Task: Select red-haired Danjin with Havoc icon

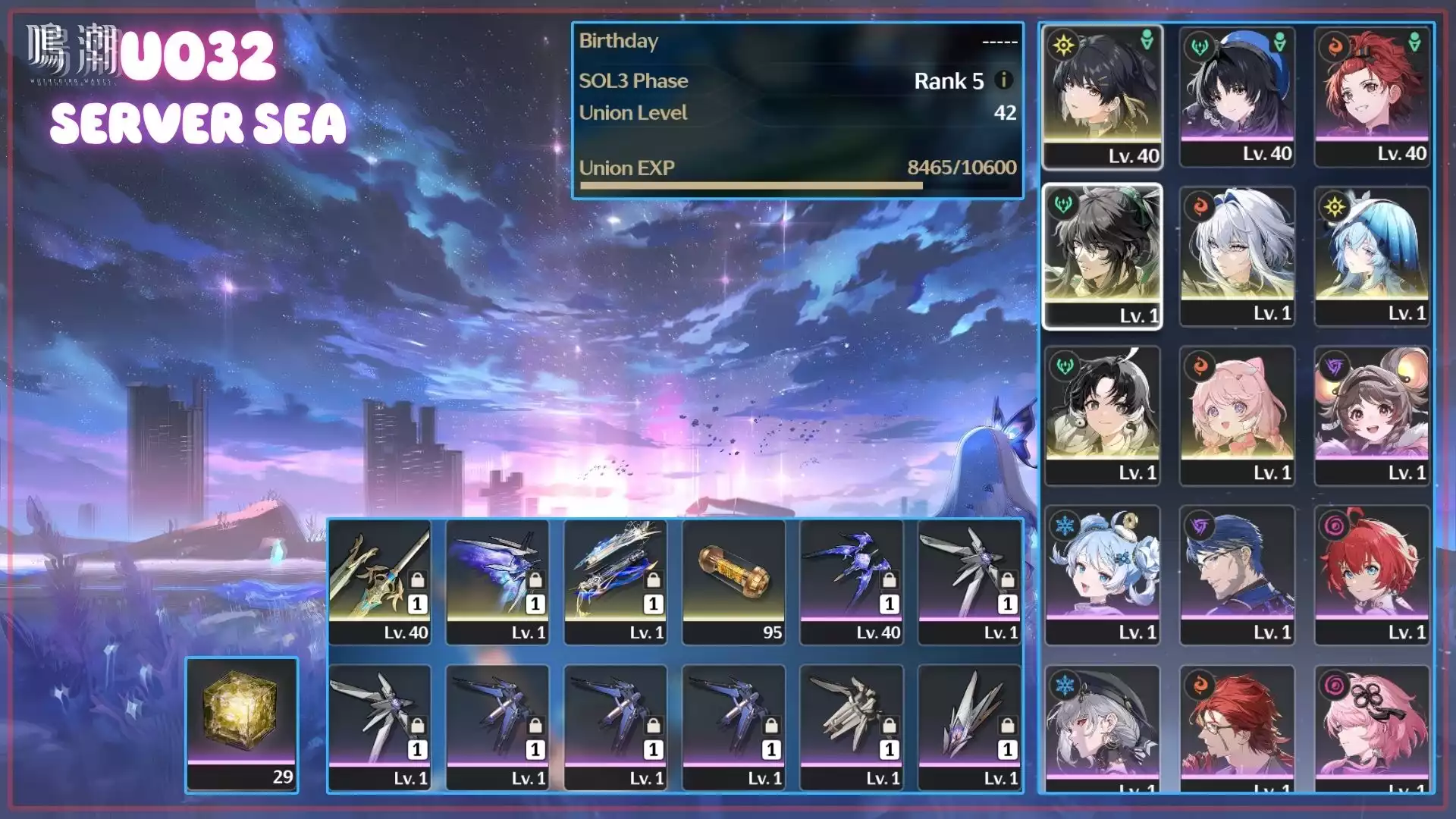Action: pos(1372,574)
